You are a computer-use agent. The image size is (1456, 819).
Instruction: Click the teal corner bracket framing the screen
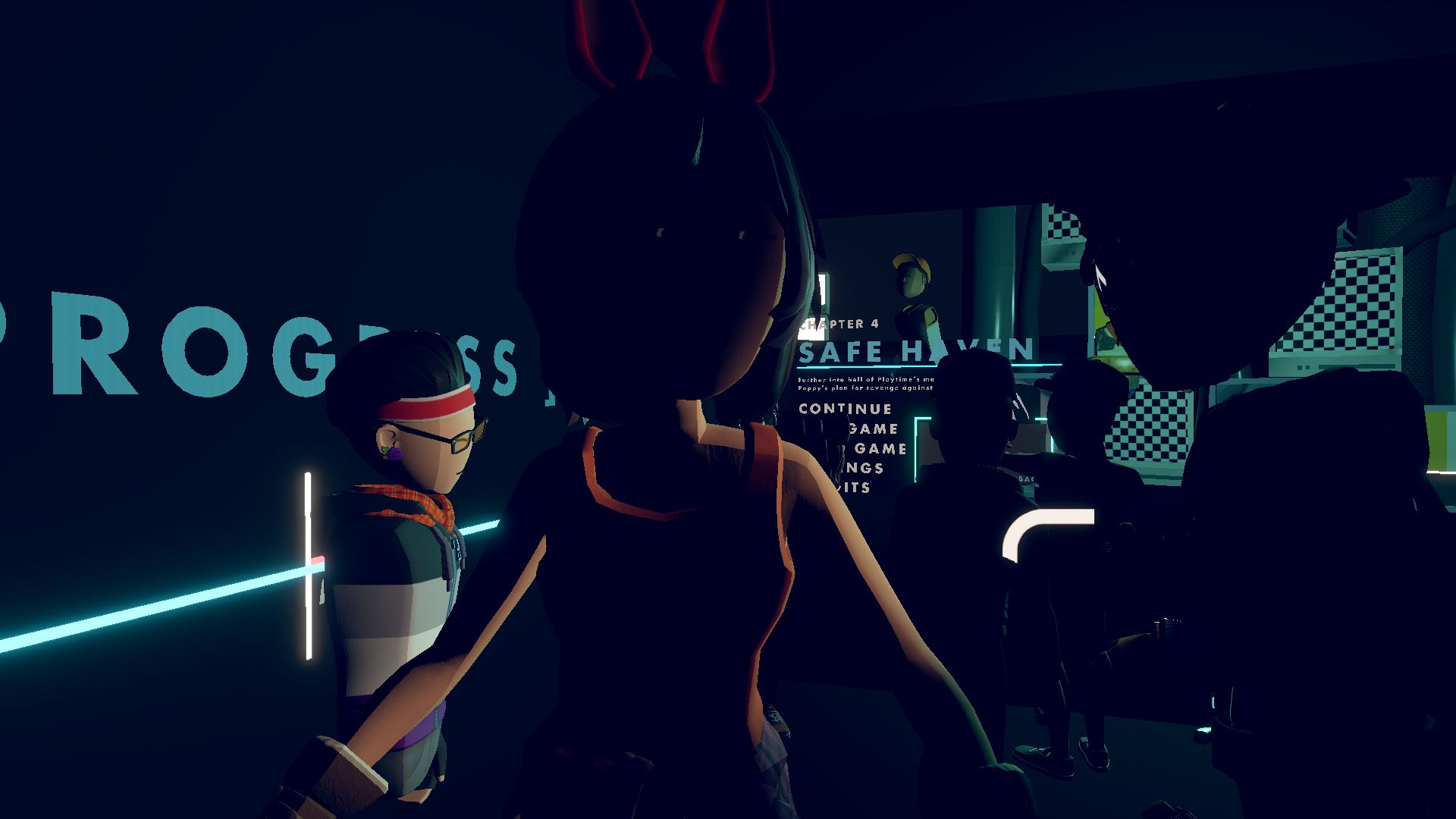[918, 421]
